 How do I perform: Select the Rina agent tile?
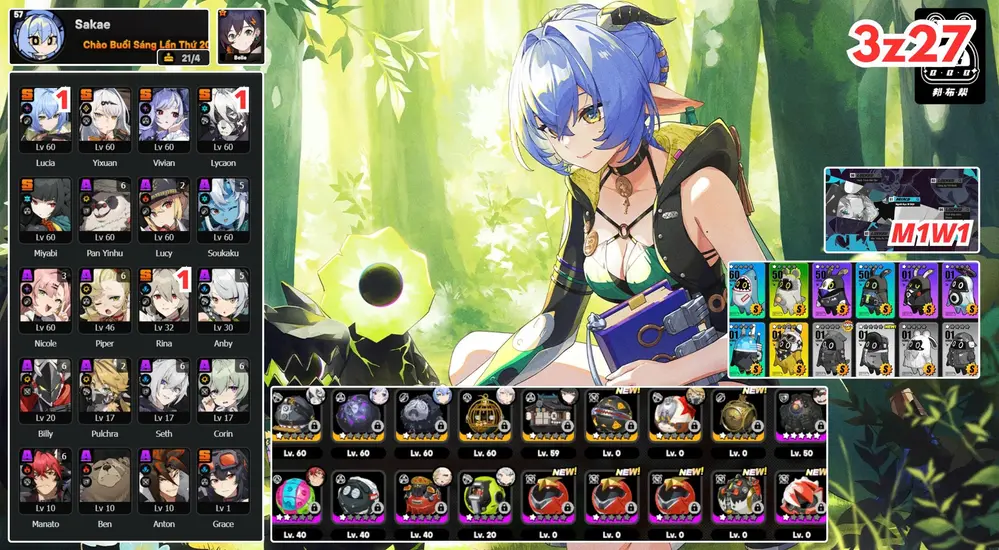pyautogui.click(x=164, y=295)
